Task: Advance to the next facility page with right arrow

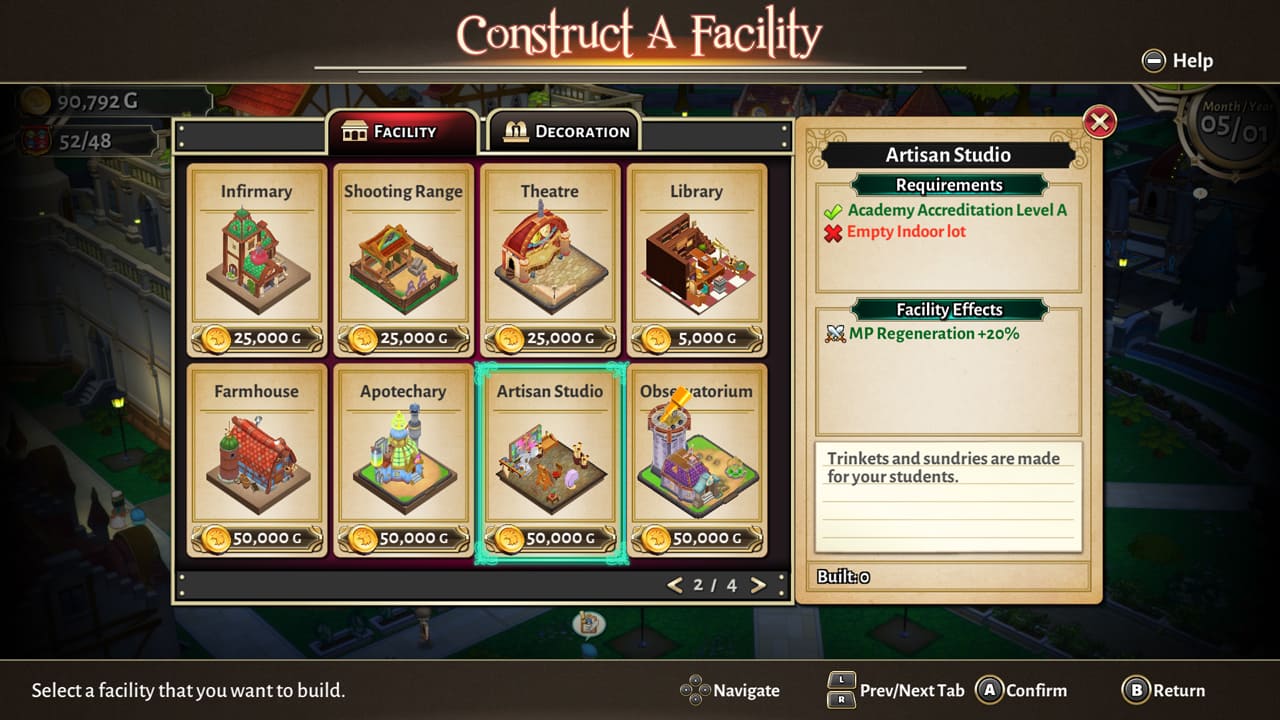Action: coord(758,586)
